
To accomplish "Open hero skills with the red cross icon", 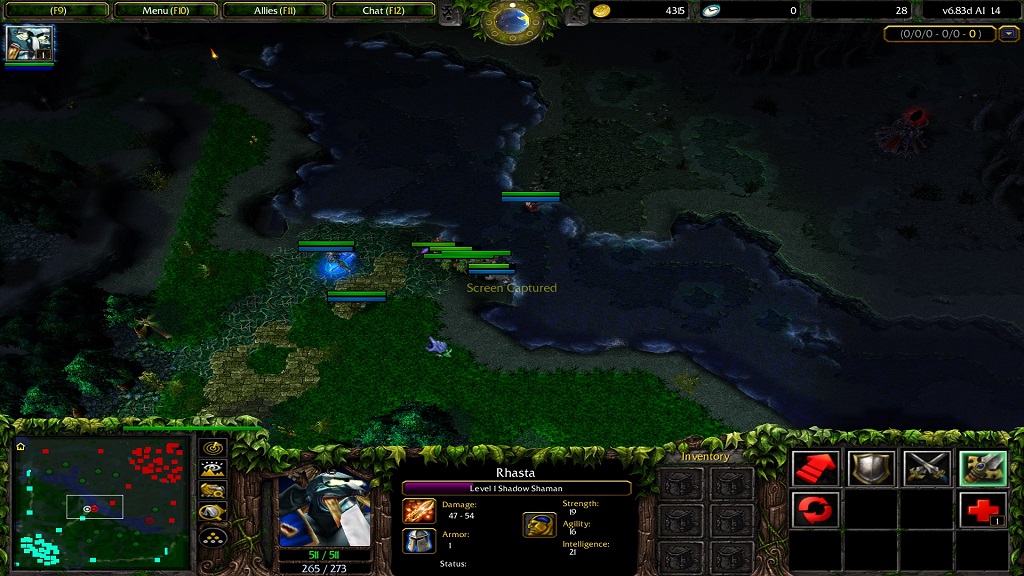I will pos(983,510).
